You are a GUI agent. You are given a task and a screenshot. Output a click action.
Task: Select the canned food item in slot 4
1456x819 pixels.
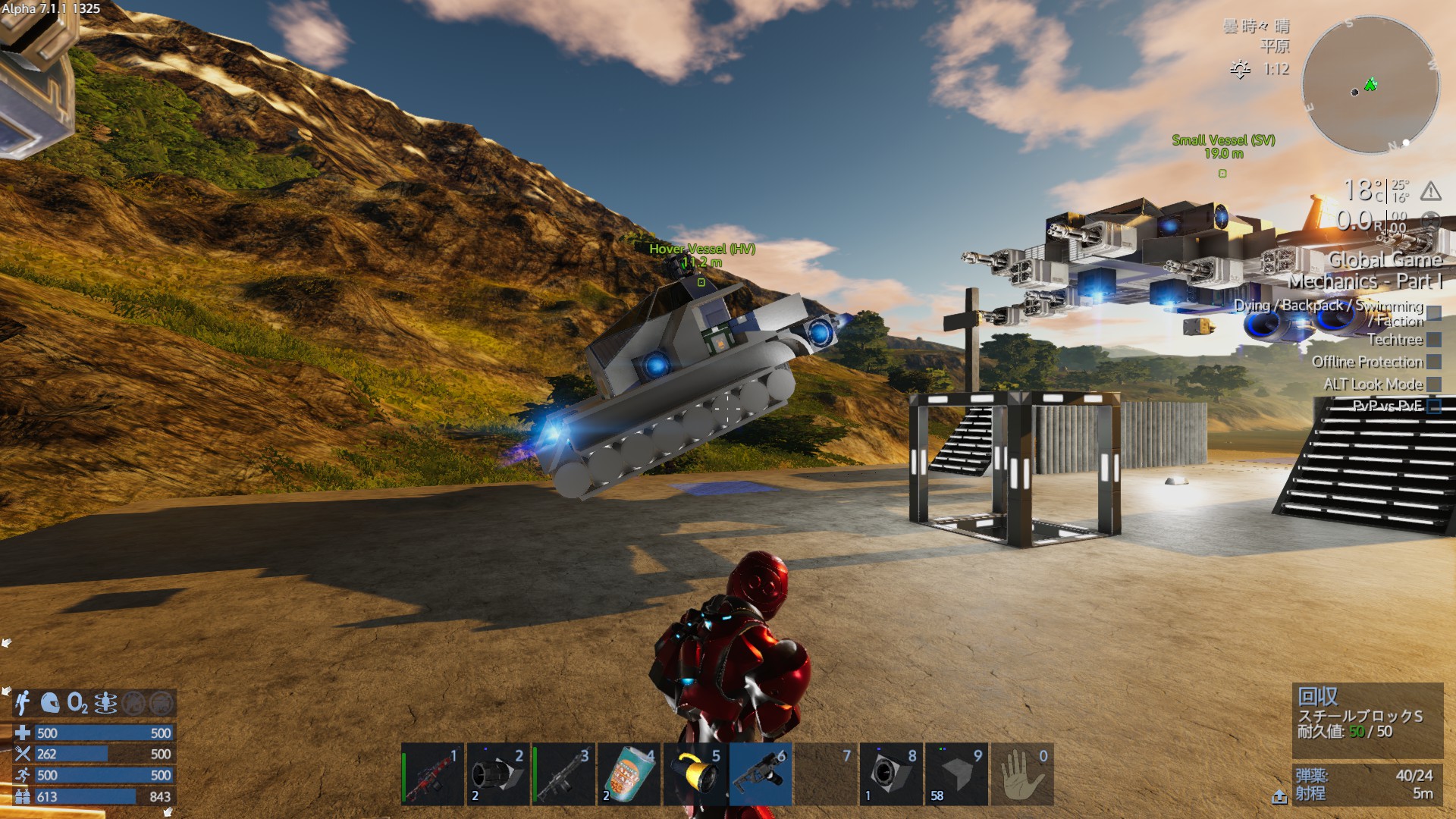629,774
